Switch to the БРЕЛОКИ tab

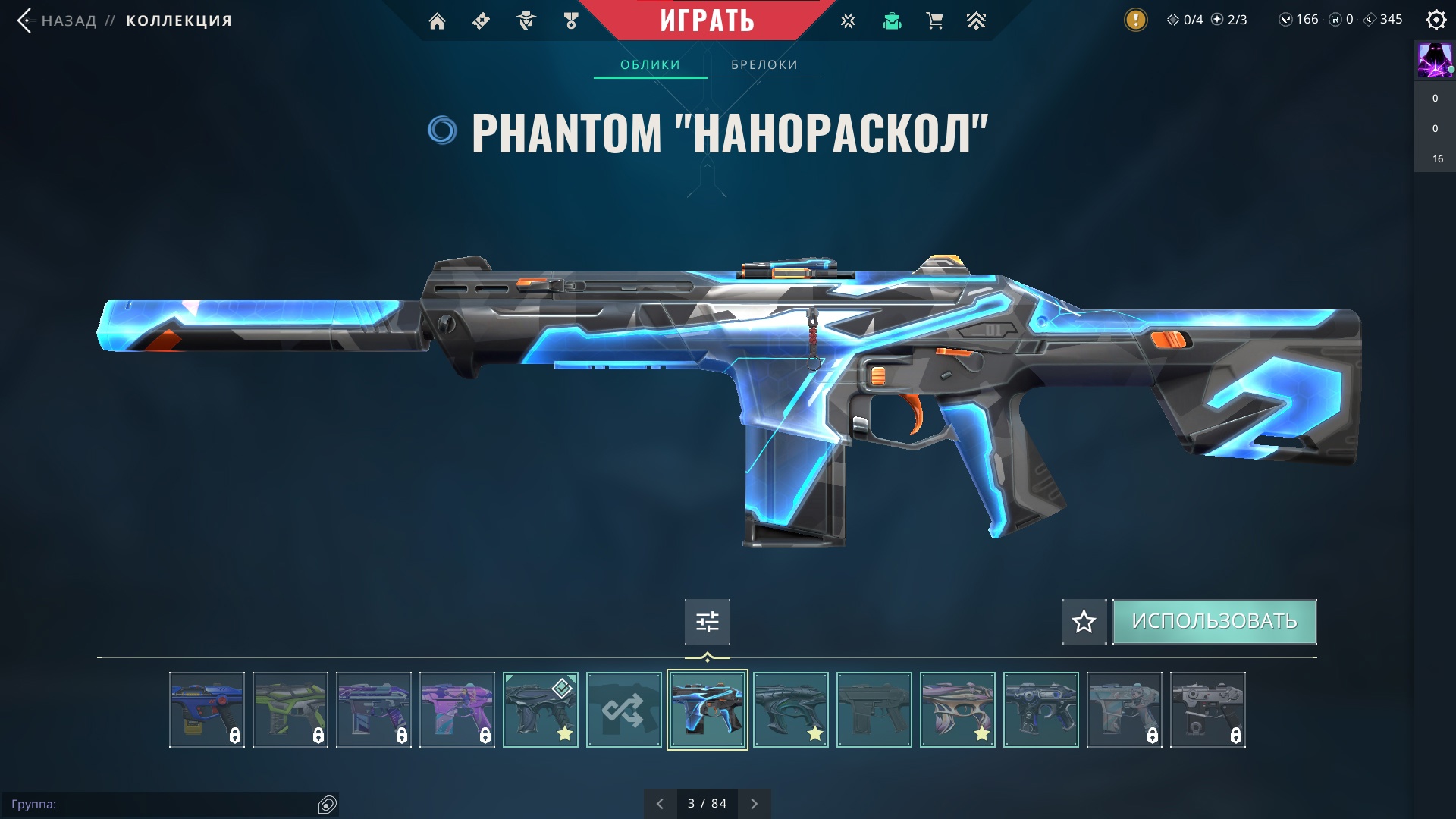pyautogui.click(x=764, y=65)
